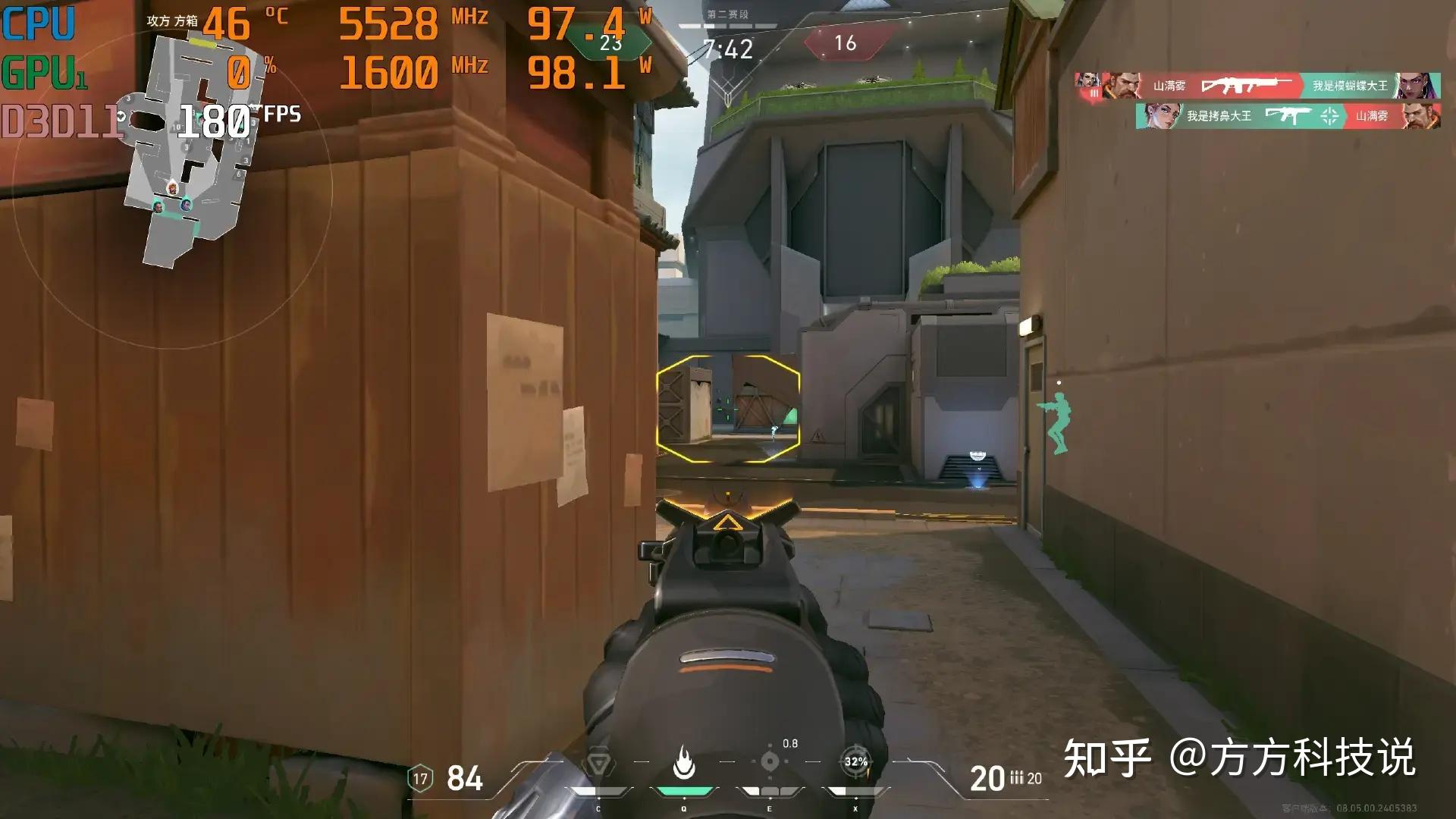This screenshot has height=819, width=1456.
Task: Select the lower kill feed entry
Action: [x=1288, y=116]
